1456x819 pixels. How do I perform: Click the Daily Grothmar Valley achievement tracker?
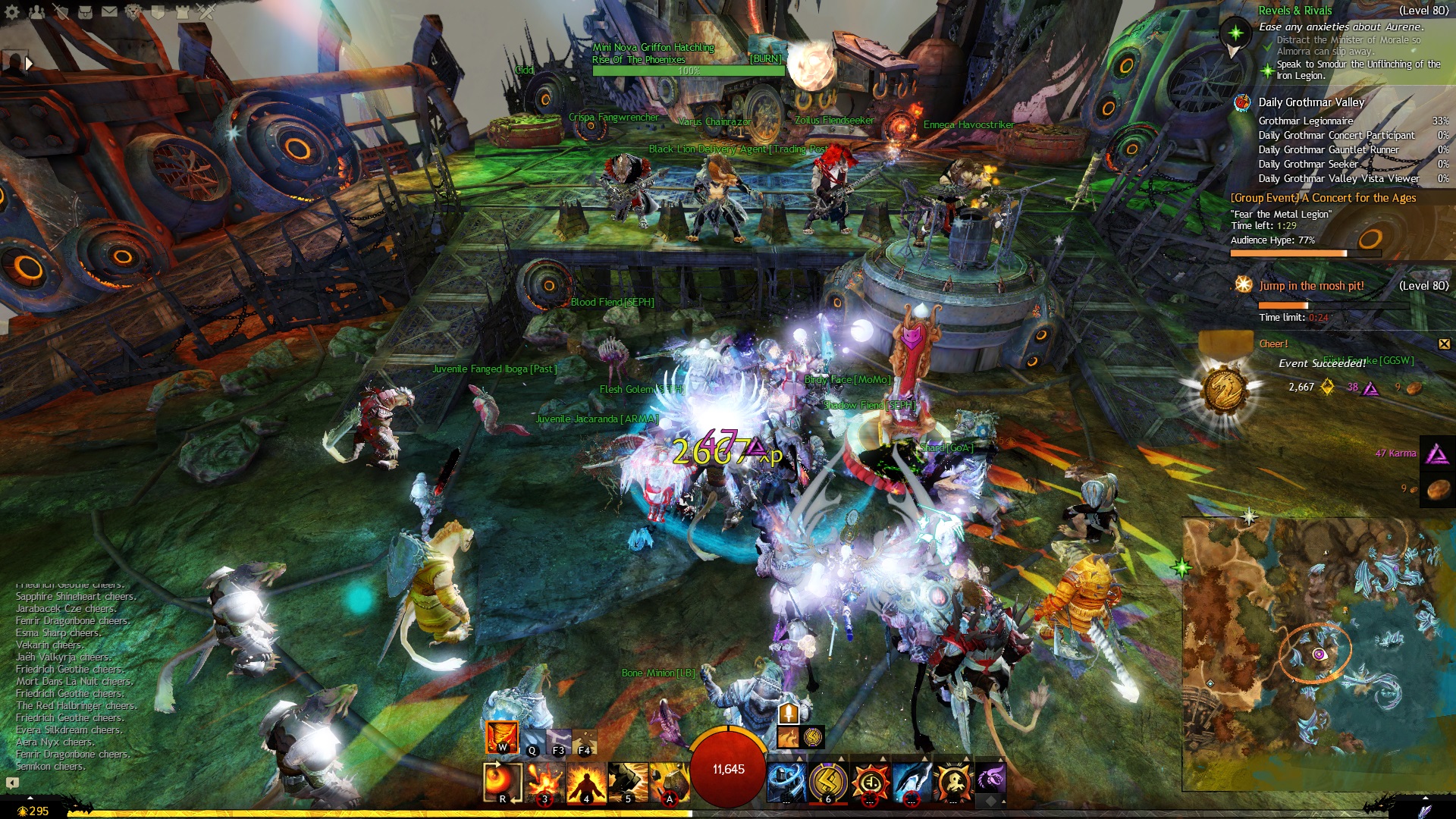tap(1310, 102)
